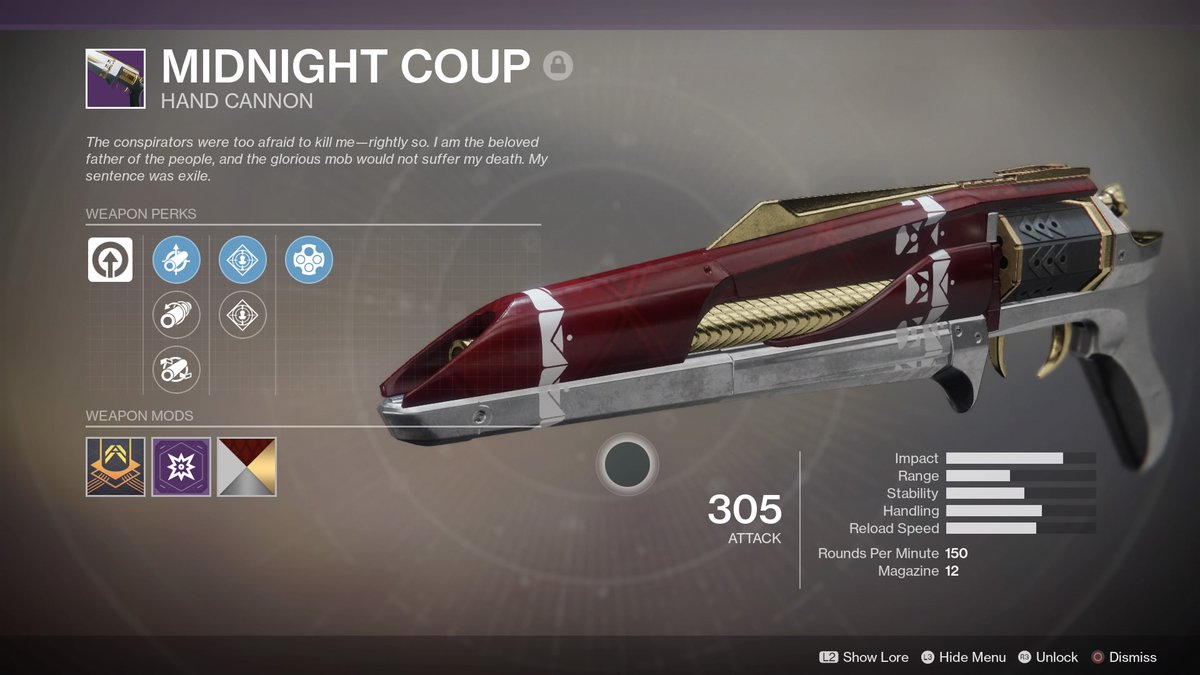The height and width of the screenshot is (675, 1200).
Task: Choose the unselected ribbed-barrel perk
Action: pos(176,315)
